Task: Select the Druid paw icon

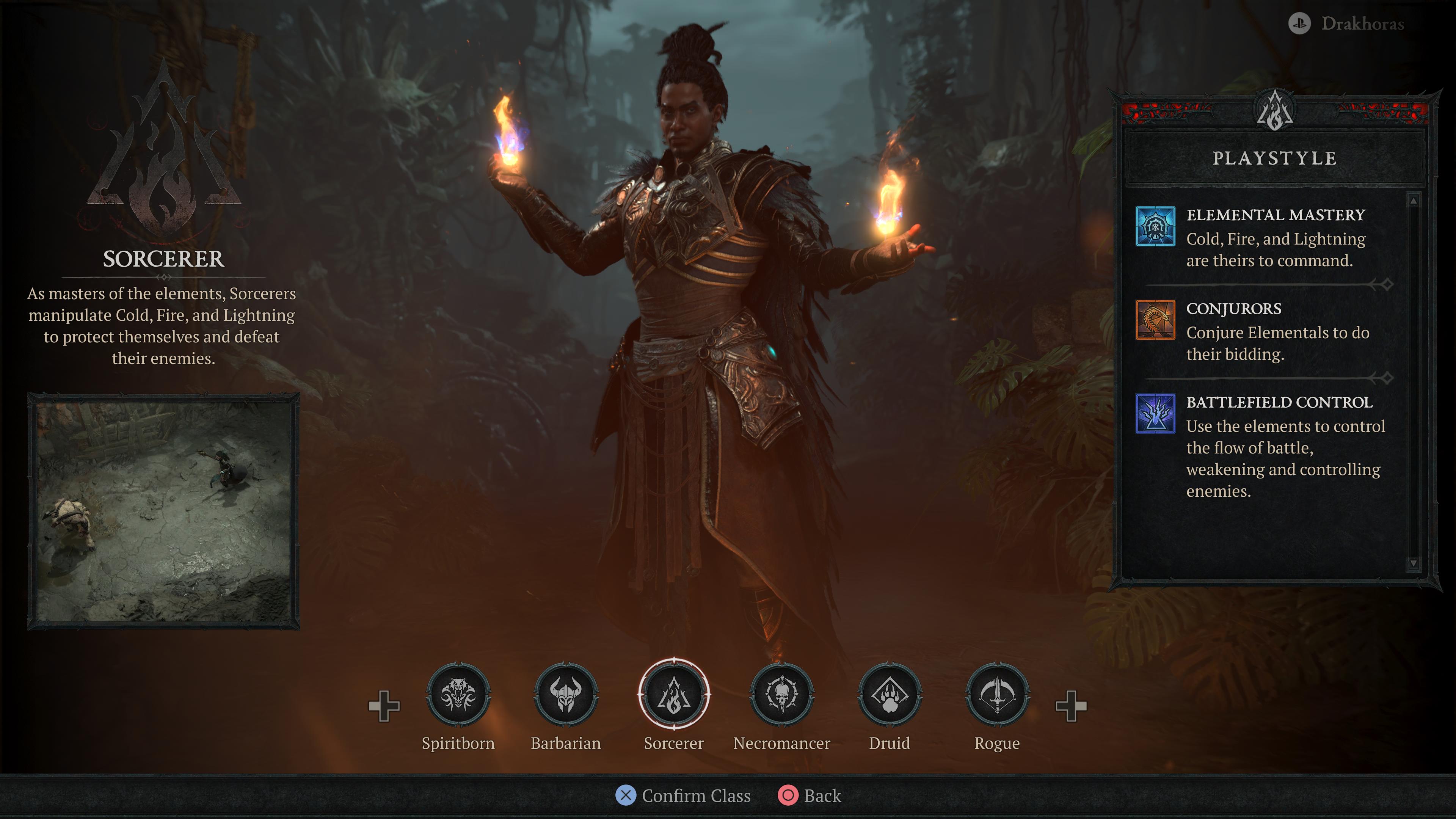Action: [x=890, y=695]
